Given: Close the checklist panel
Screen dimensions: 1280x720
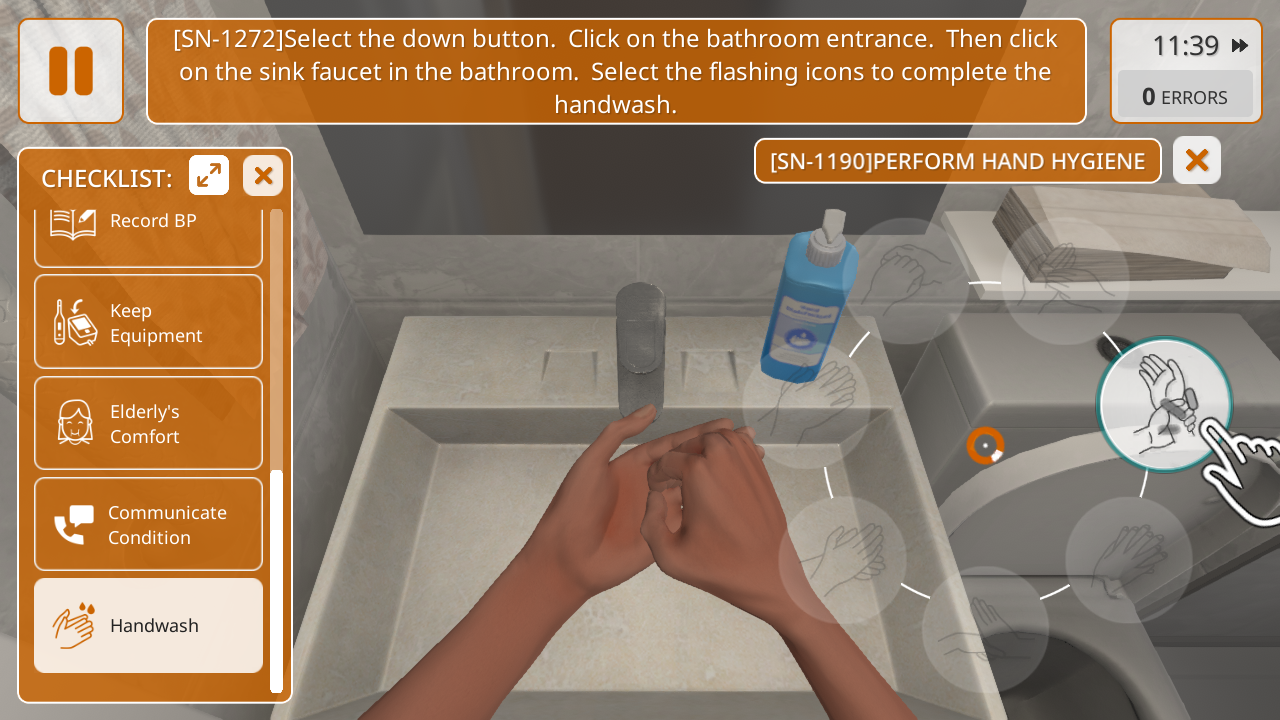Looking at the screenshot, I should 263,176.
